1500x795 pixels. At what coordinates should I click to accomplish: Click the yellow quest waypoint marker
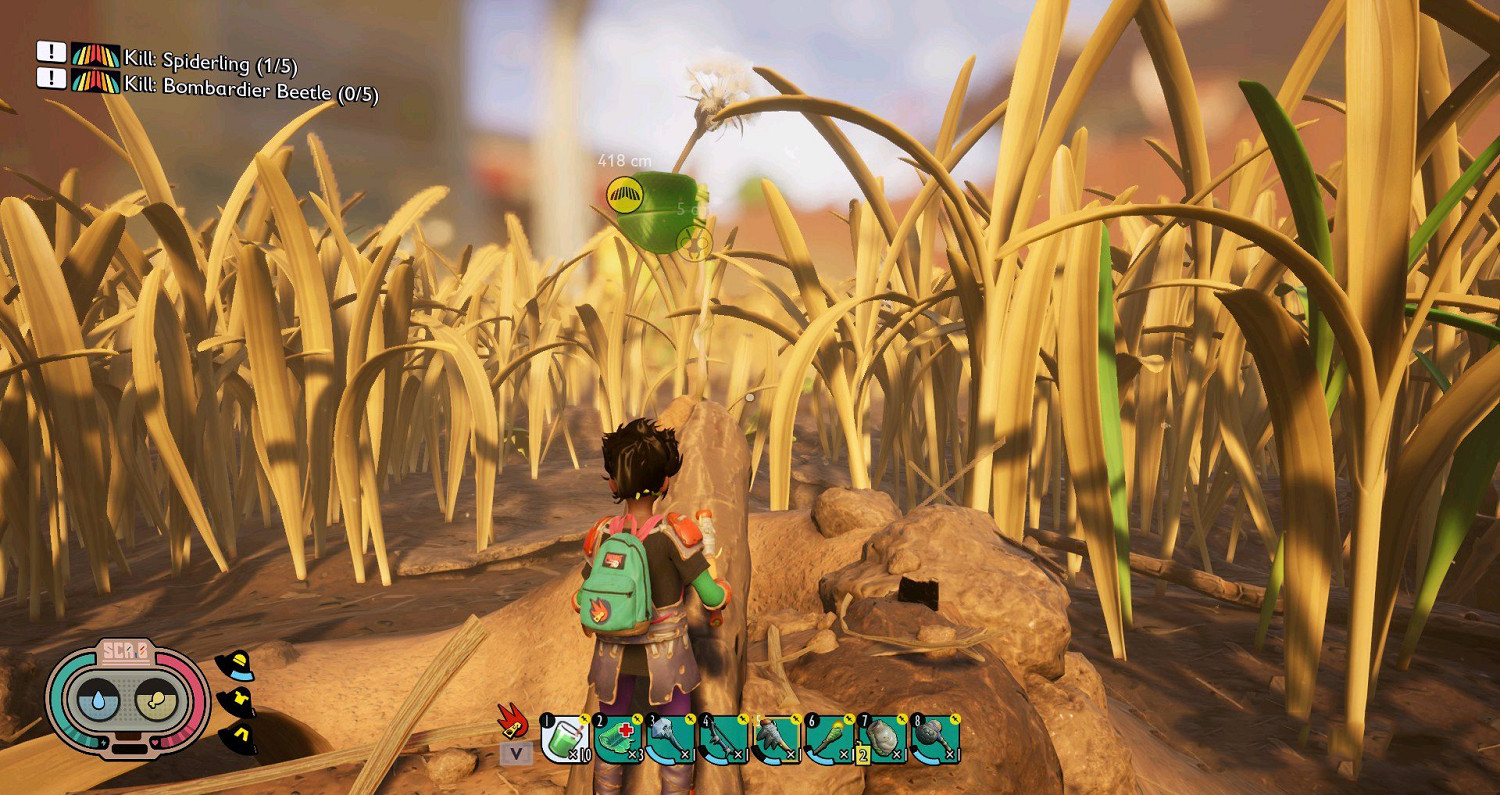(625, 194)
